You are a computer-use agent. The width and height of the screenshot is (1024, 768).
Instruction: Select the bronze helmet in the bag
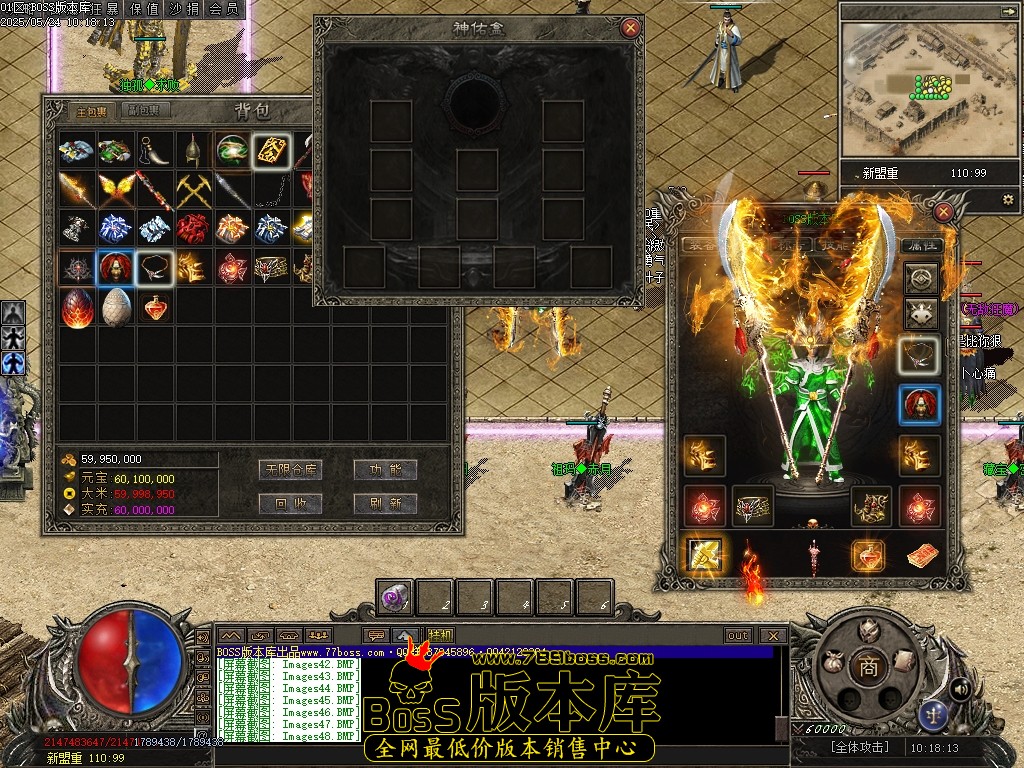click(x=193, y=150)
